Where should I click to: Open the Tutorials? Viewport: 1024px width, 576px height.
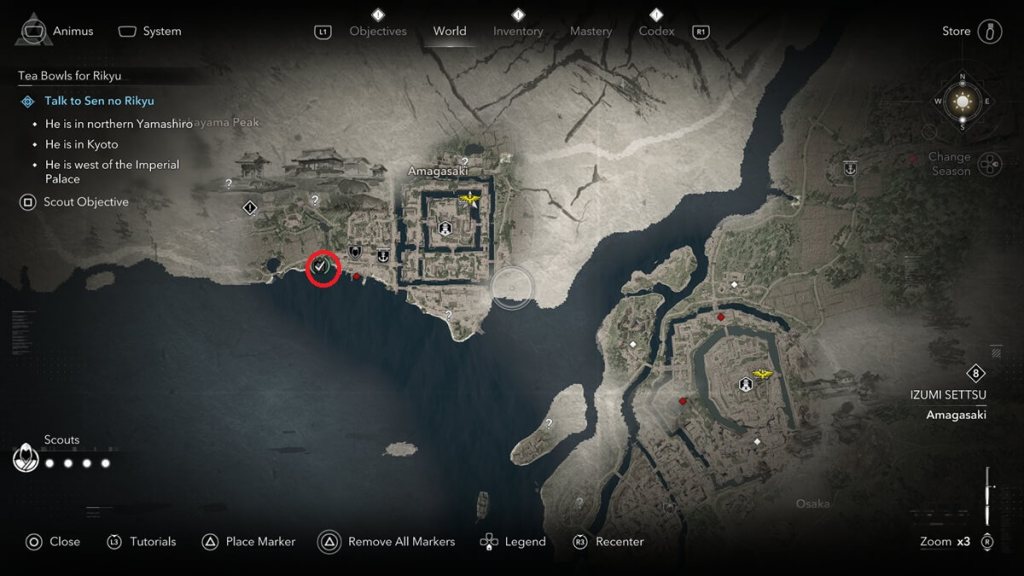(152, 542)
